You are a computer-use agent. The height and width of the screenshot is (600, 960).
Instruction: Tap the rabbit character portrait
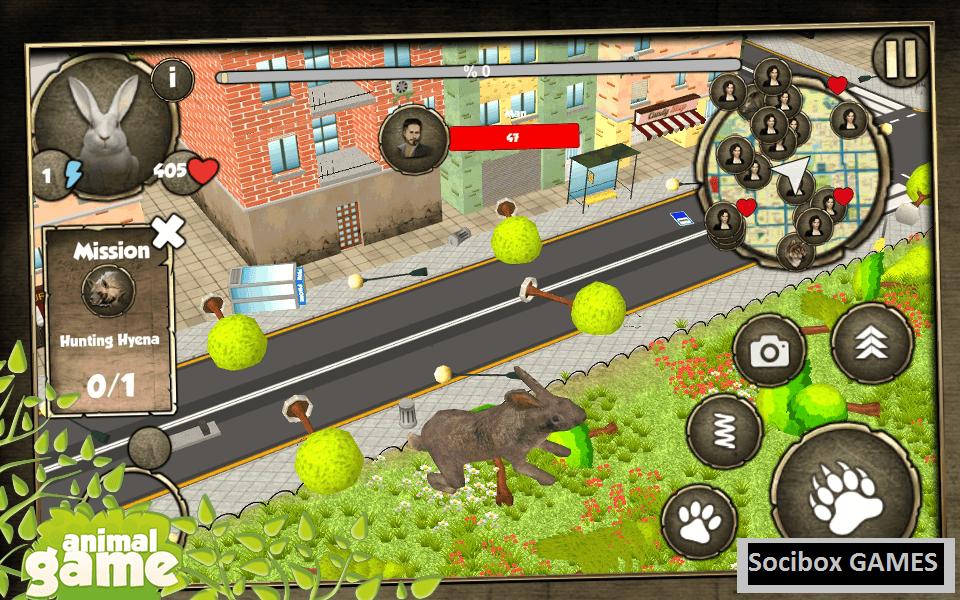(105, 120)
